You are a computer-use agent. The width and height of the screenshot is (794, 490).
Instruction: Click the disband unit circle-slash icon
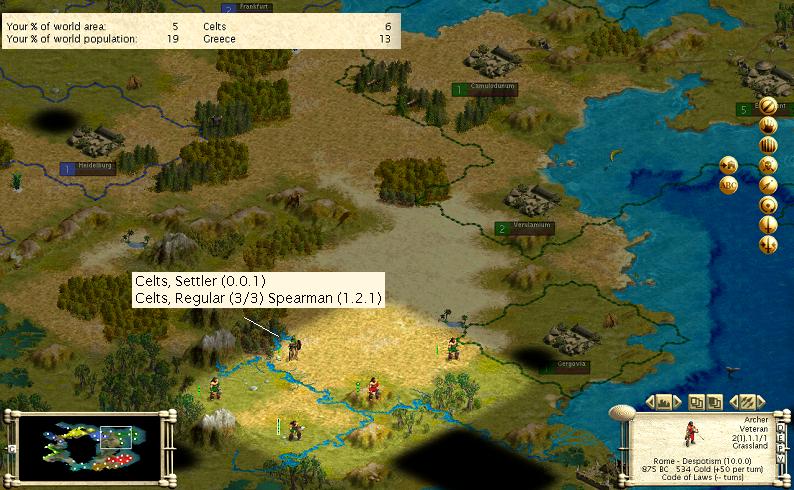pyautogui.click(x=769, y=106)
